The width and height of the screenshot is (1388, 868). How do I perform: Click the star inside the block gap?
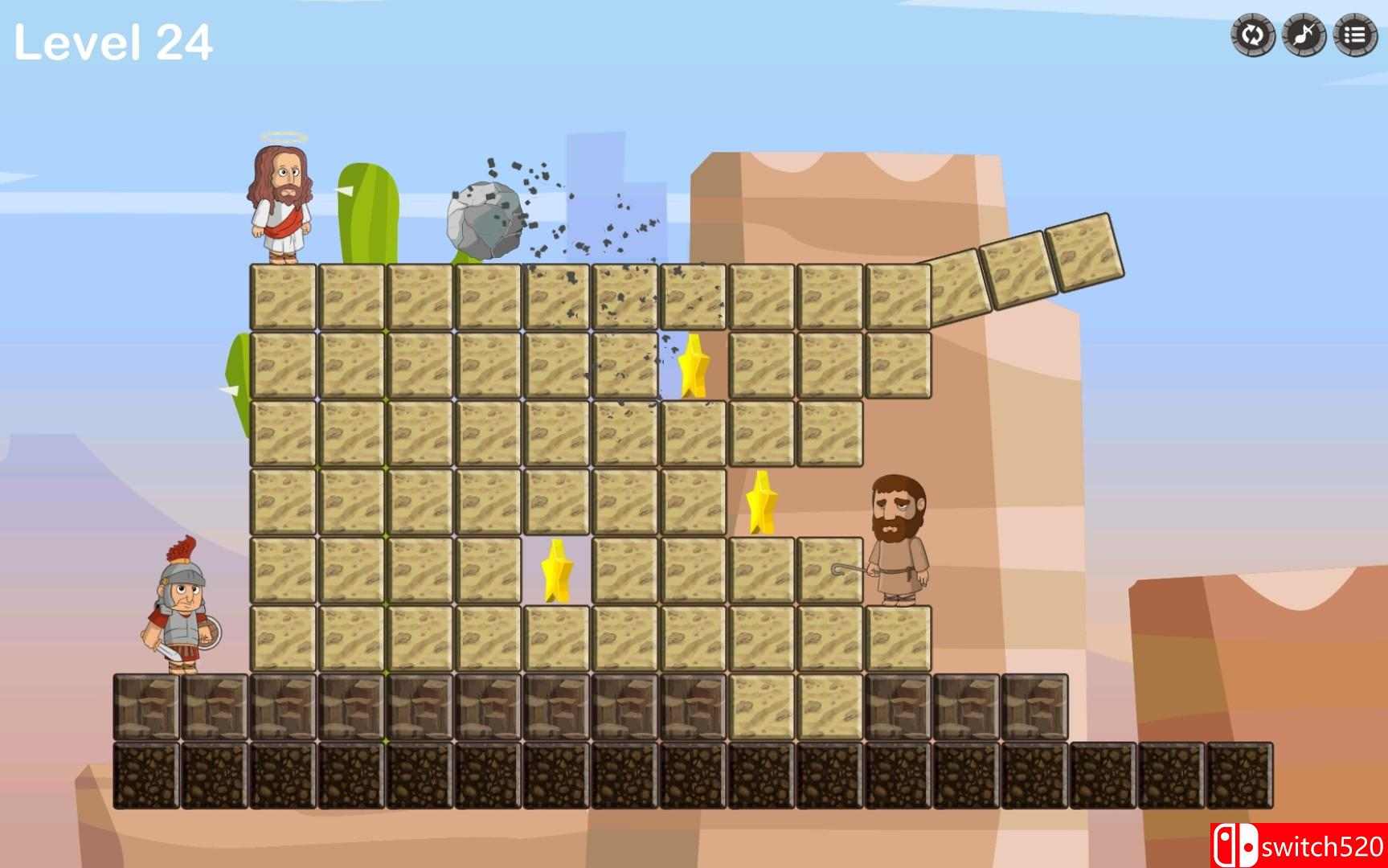[x=557, y=572]
